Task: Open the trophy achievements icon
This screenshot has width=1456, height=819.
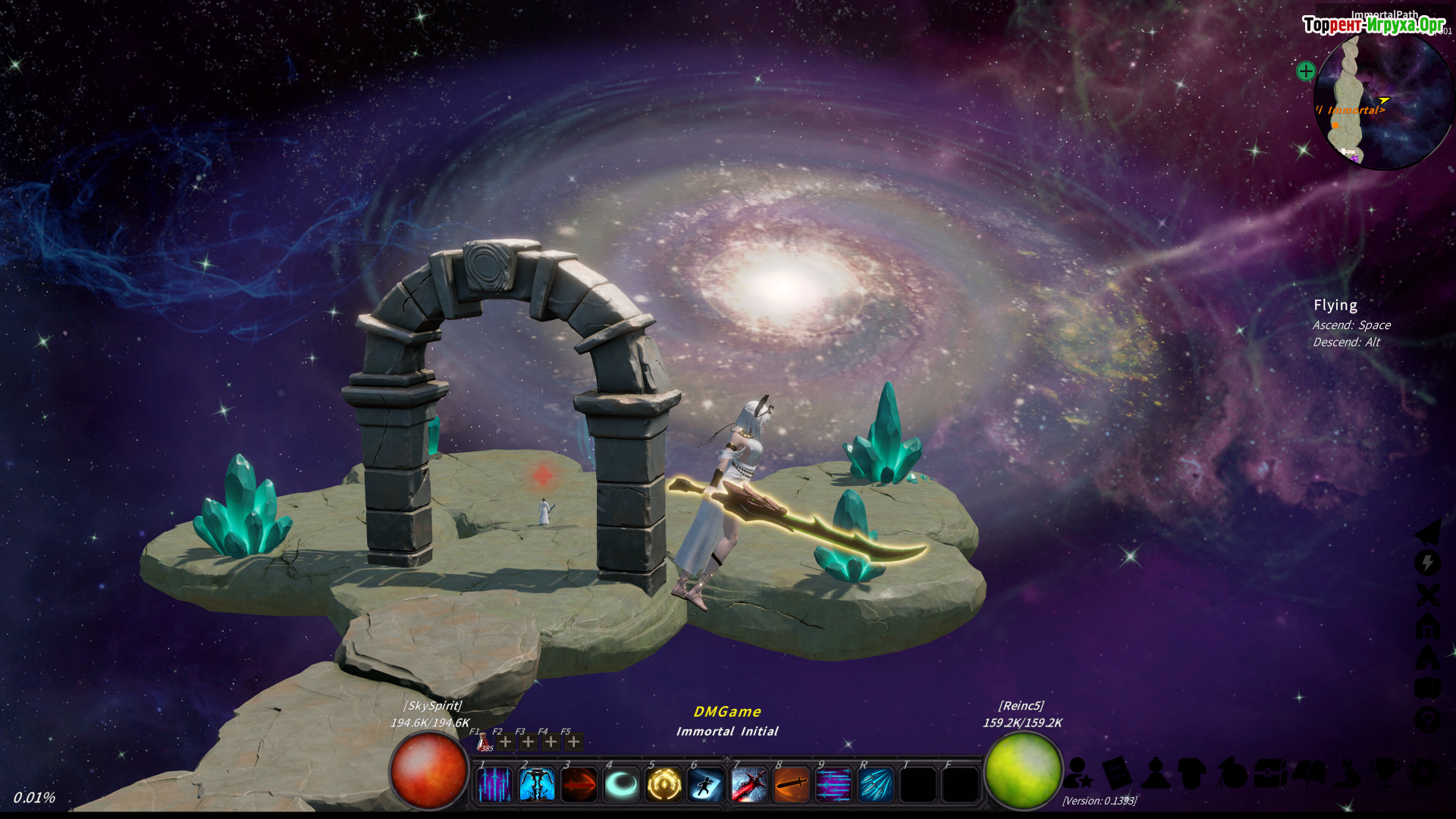Action: pyautogui.click(x=1386, y=773)
